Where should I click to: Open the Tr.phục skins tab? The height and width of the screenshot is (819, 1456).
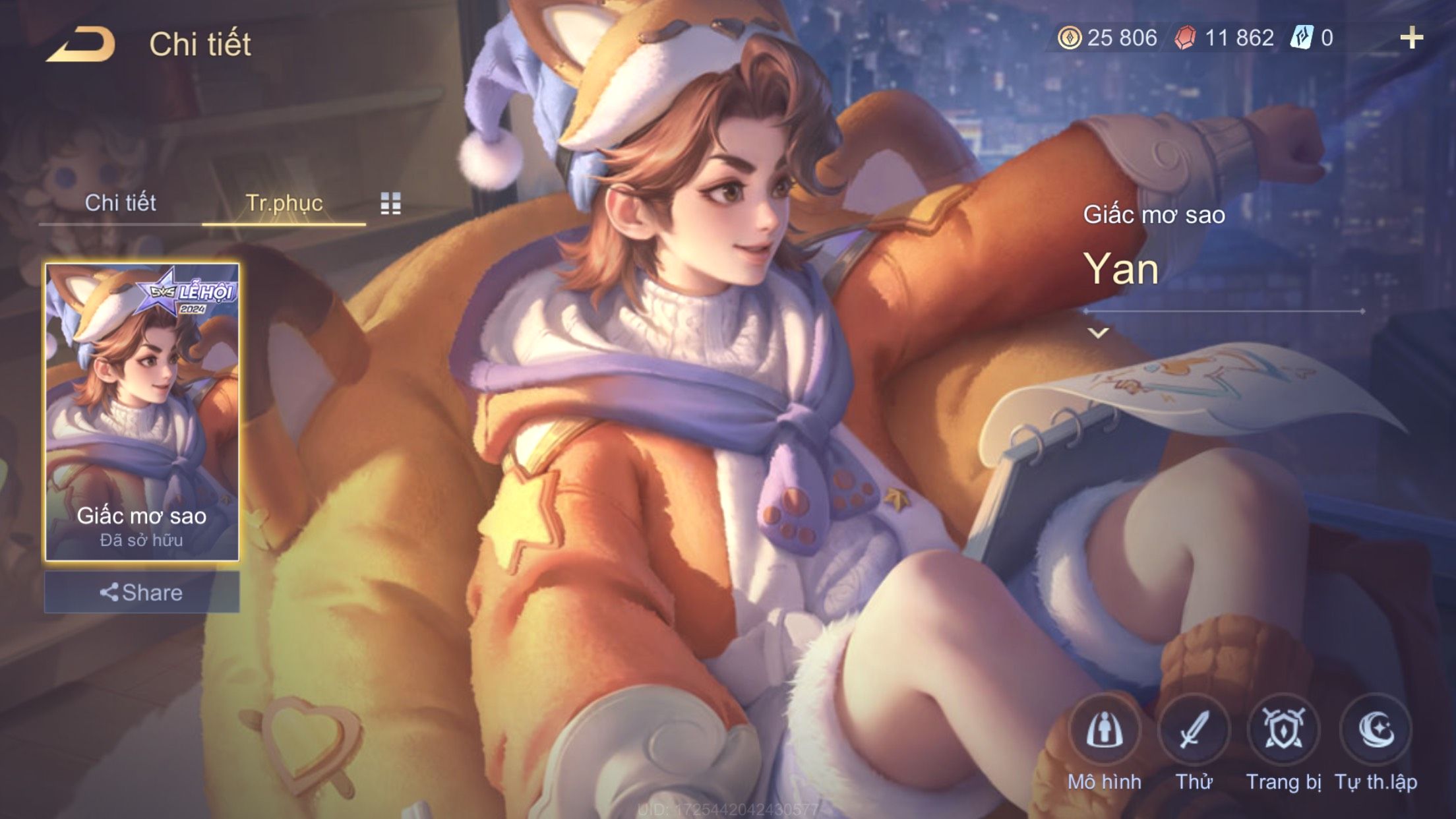click(x=284, y=203)
